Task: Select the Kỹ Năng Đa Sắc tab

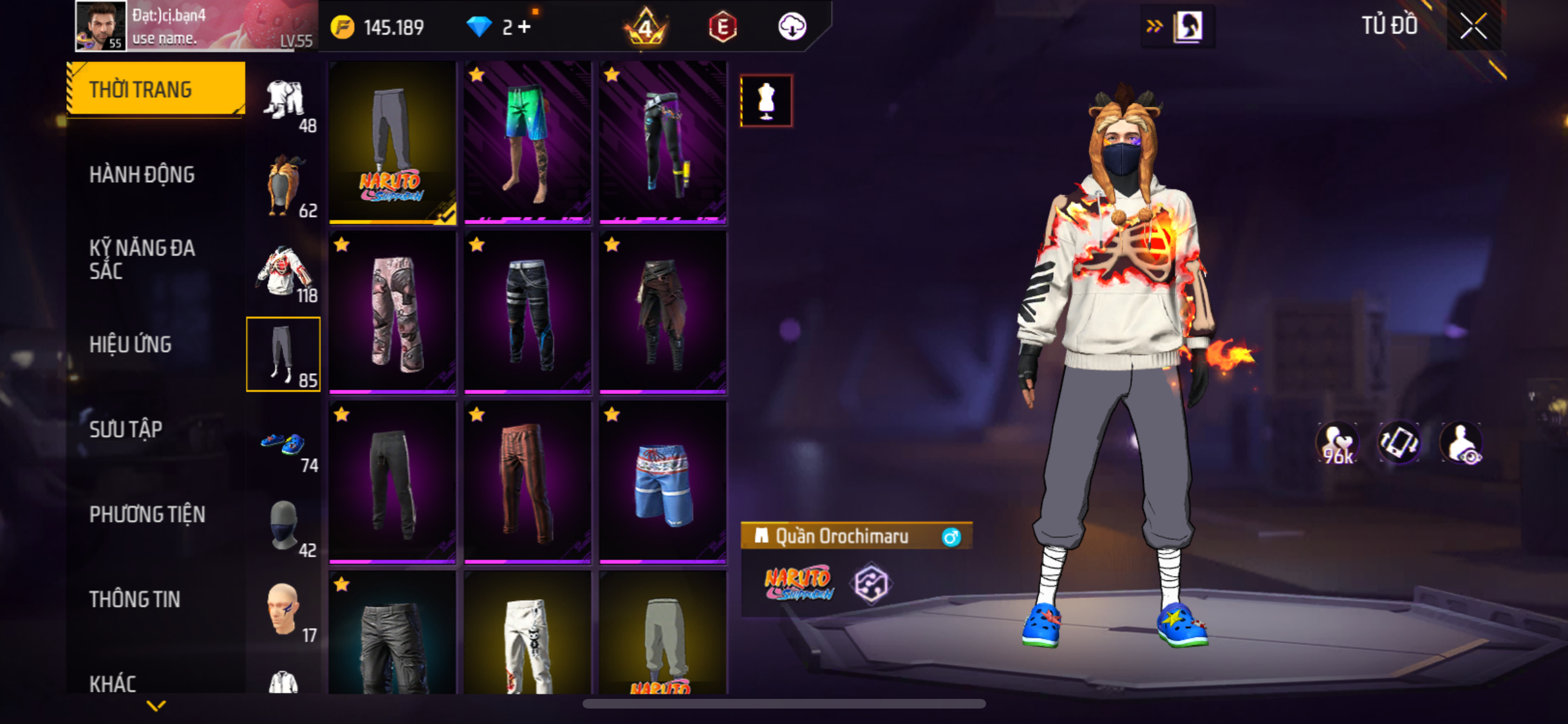Action: [142, 259]
